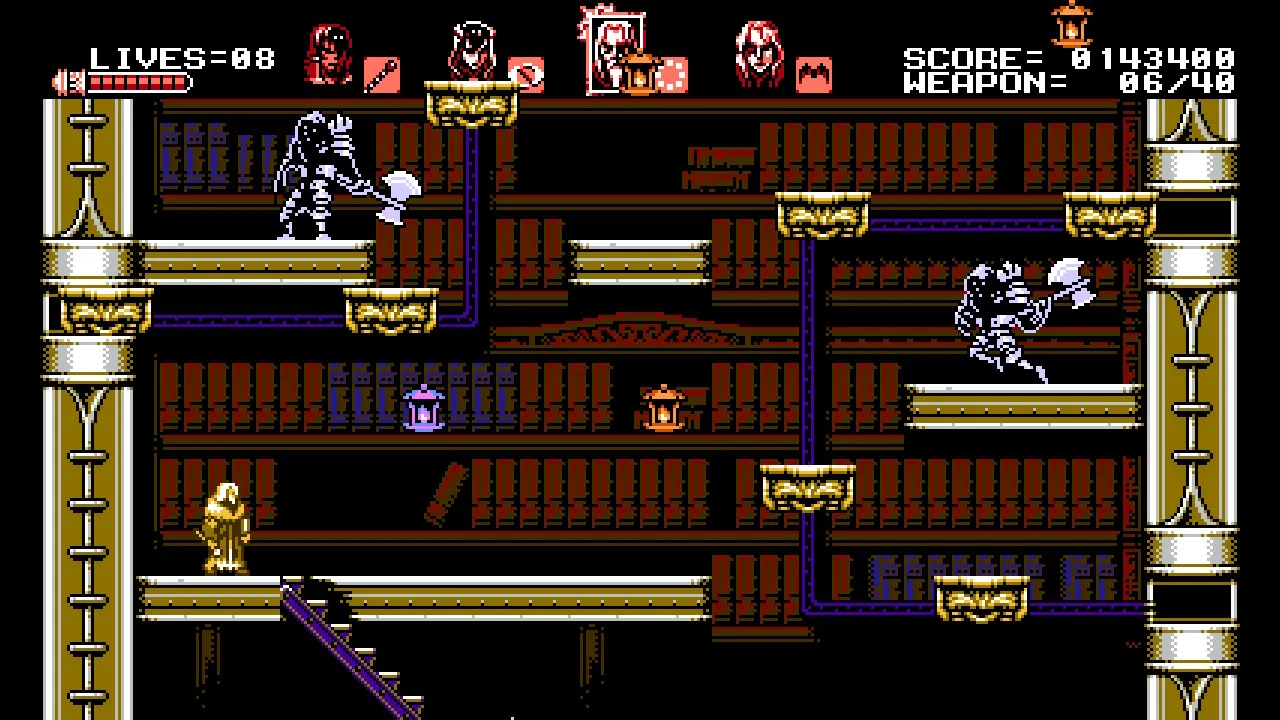Click Miriam's round subweapon icon
1280x720 pixels.
526,74
